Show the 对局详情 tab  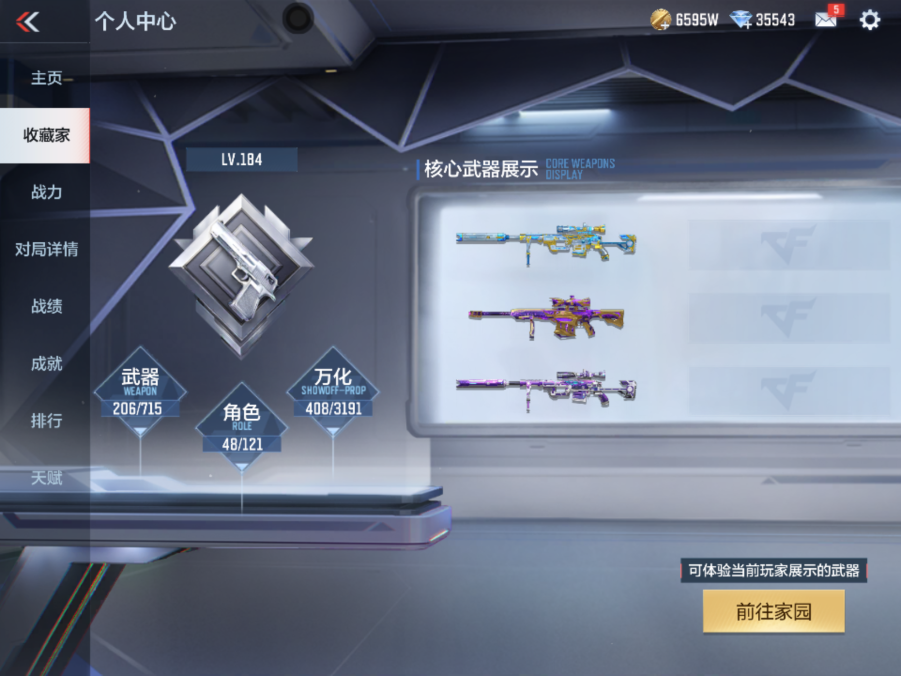tap(46, 249)
